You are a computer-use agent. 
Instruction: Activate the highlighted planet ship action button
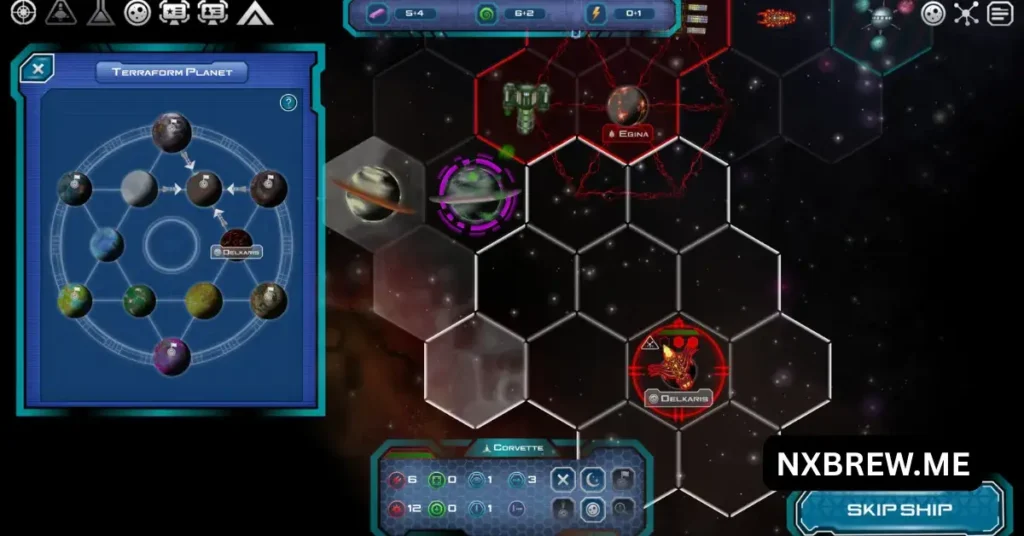click(x=593, y=510)
